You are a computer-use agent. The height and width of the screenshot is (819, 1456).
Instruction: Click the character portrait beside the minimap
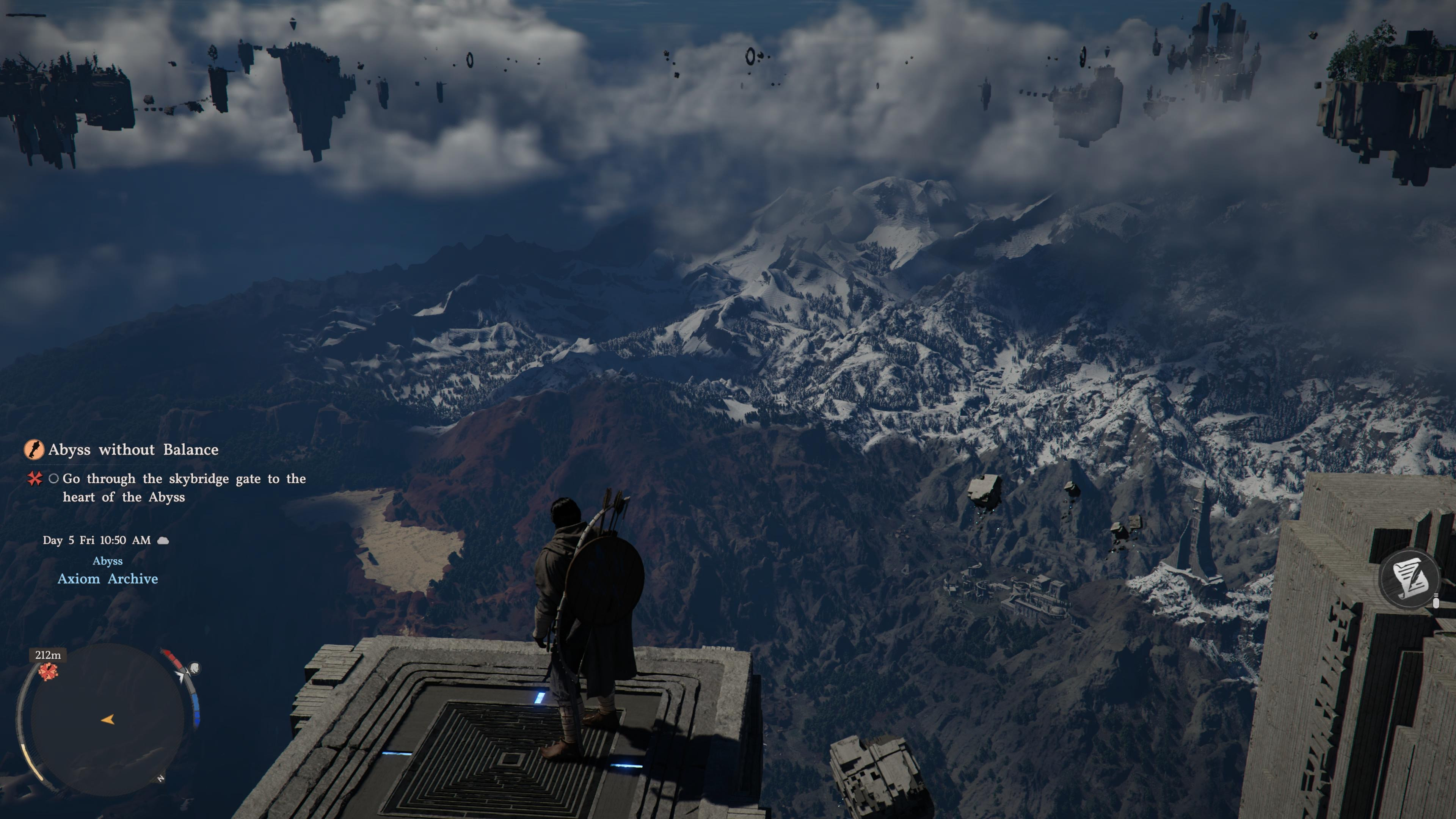pos(194,668)
